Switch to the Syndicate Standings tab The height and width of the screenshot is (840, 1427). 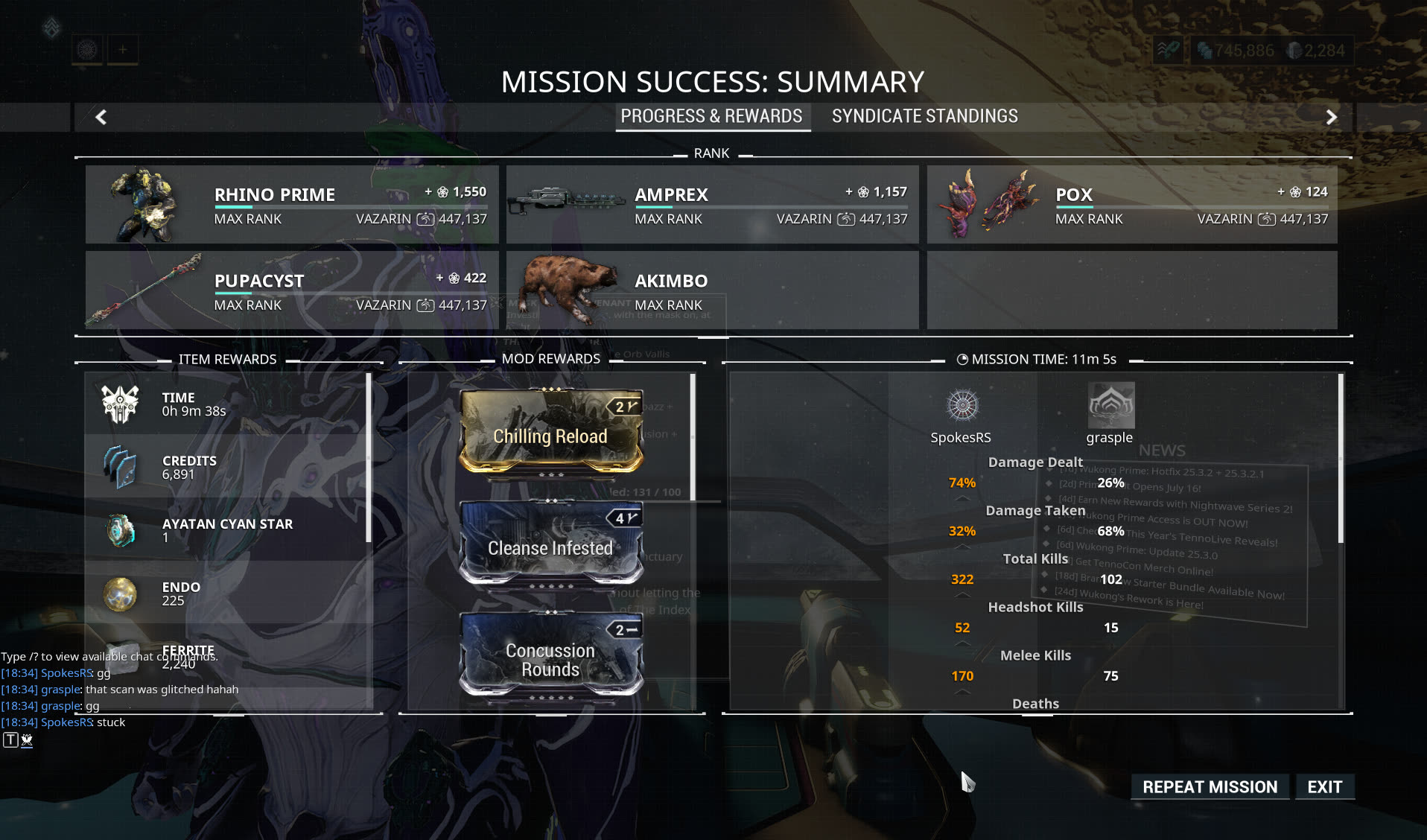point(924,116)
